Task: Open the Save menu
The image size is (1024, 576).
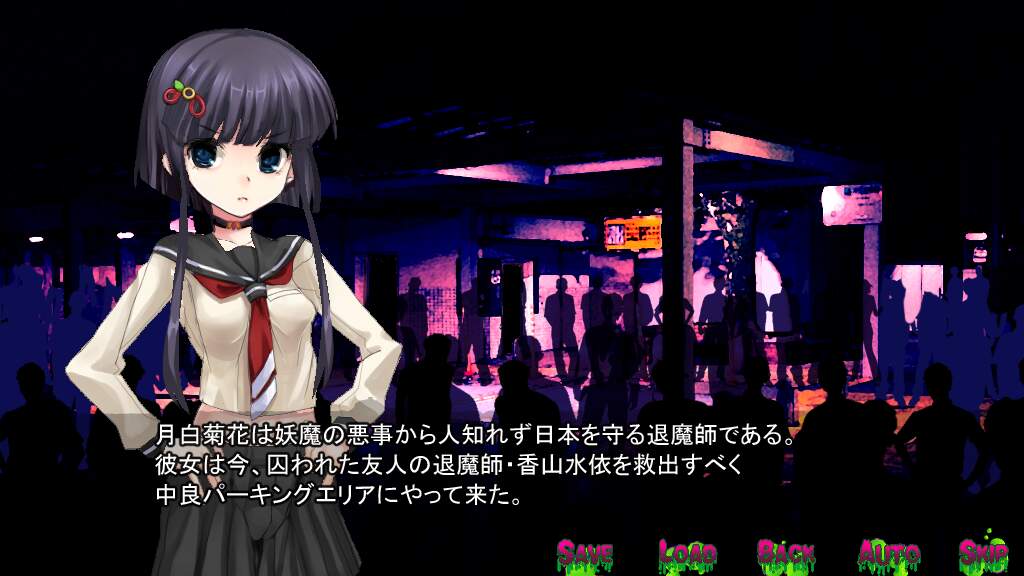Action: coord(585,553)
